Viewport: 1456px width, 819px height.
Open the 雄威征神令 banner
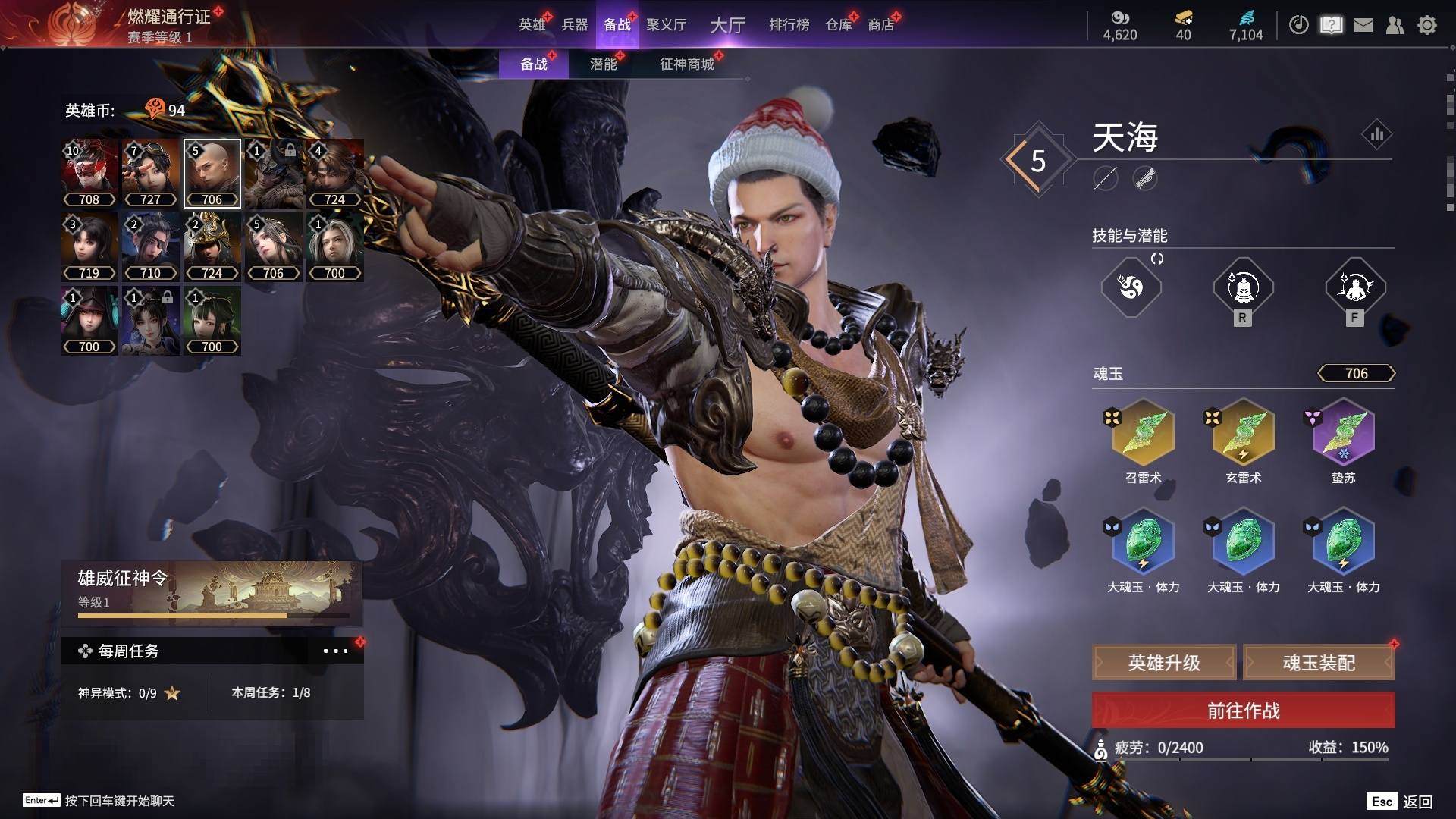coord(211,593)
